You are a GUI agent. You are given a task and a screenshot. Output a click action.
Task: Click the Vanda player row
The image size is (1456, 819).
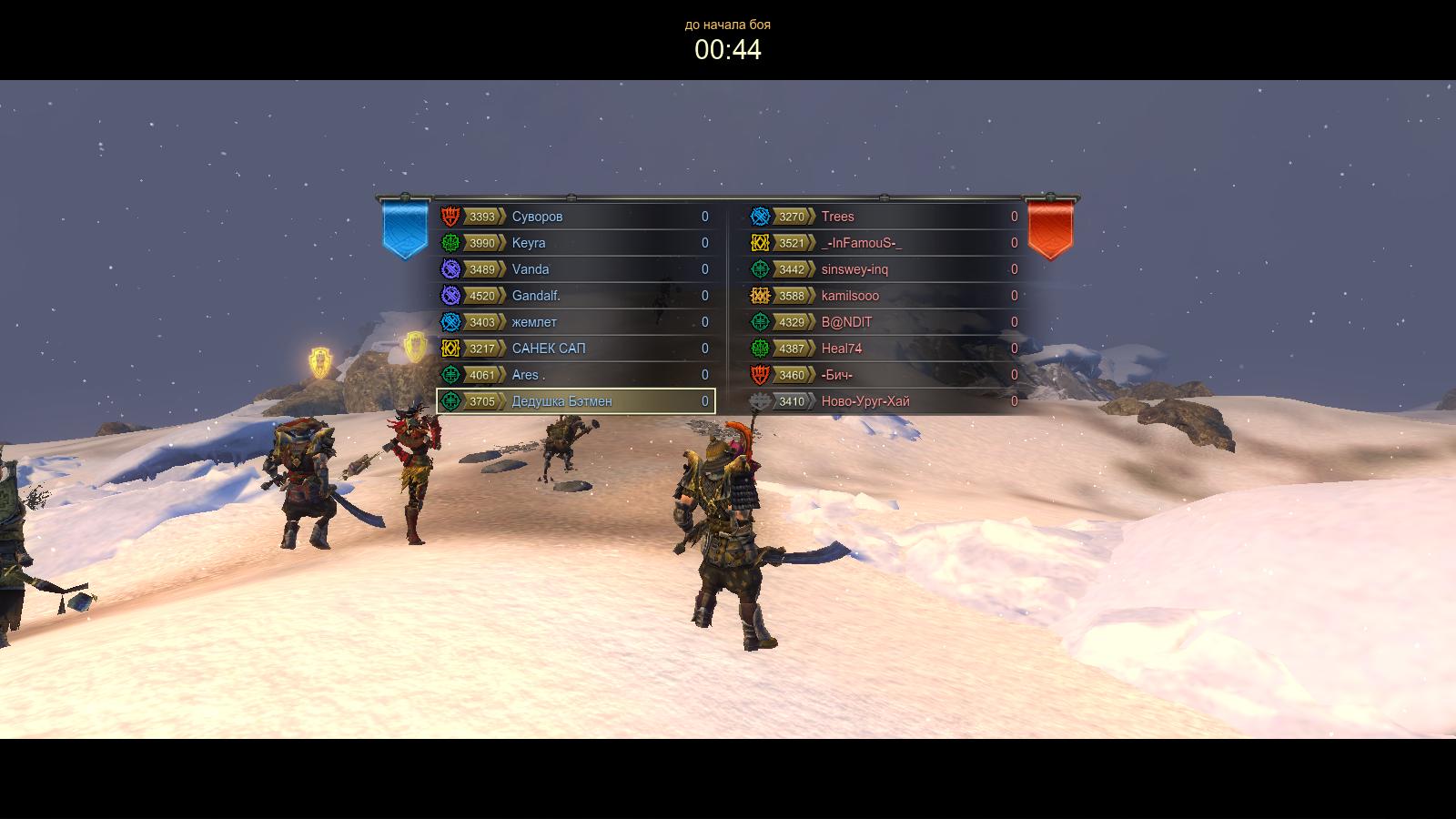575,269
